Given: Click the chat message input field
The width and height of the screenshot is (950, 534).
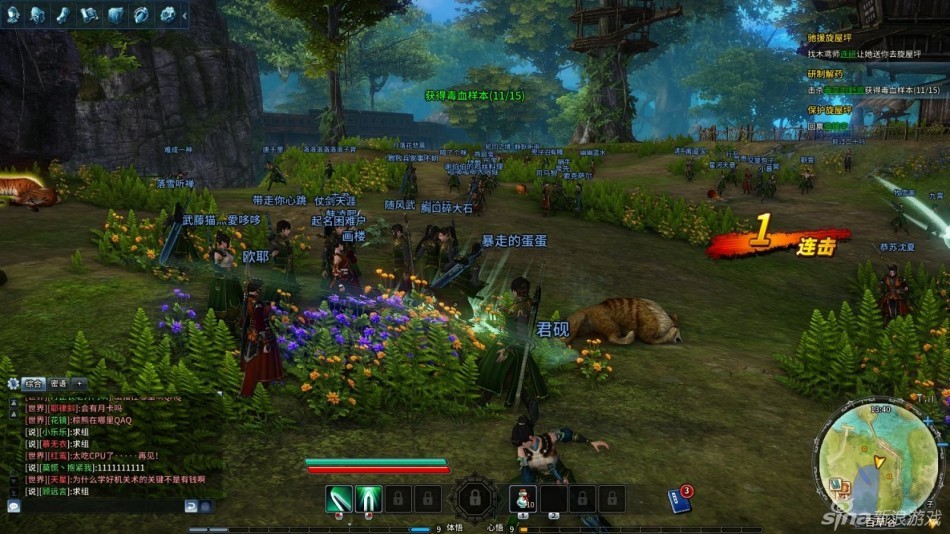Looking at the screenshot, I should 100,506.
